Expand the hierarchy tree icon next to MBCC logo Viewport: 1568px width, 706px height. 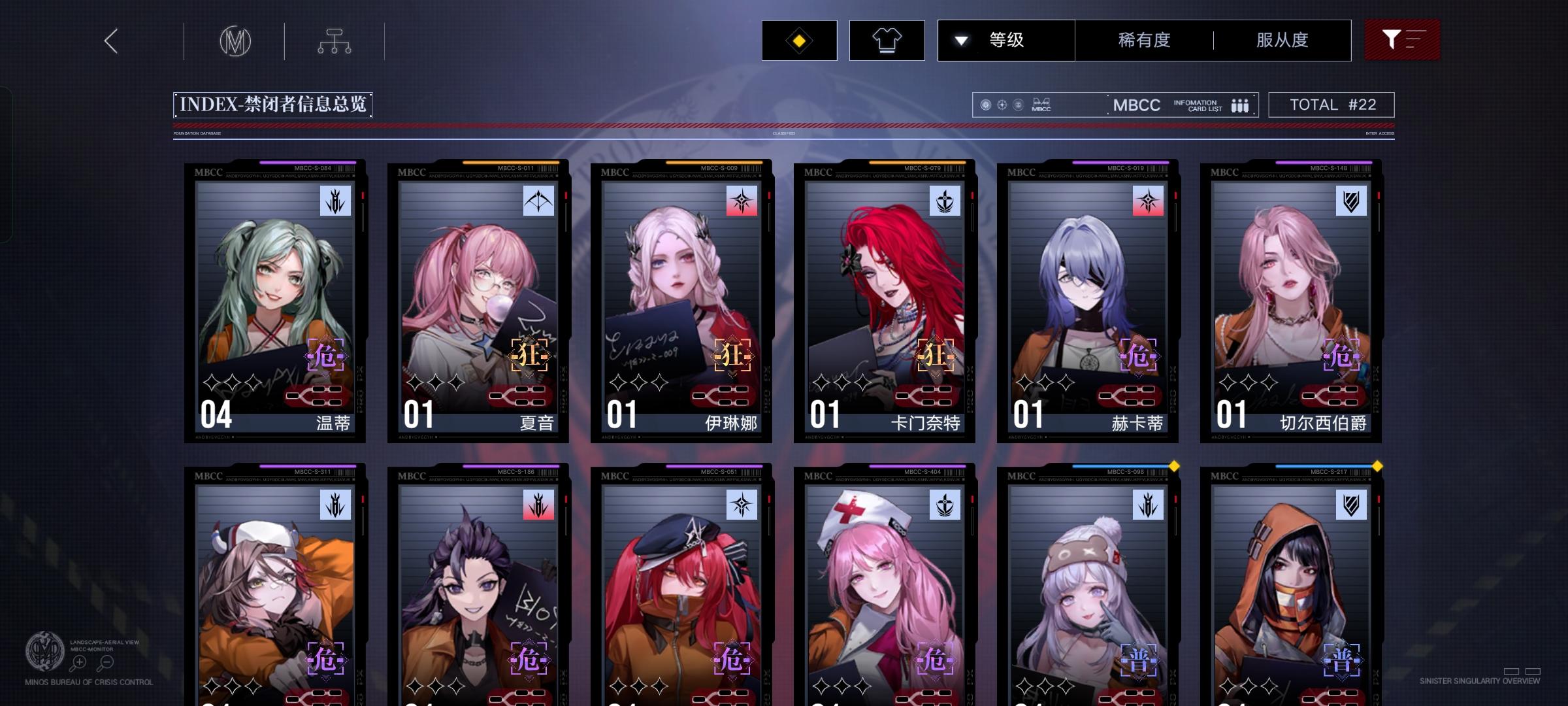click(x=335, y=40)
